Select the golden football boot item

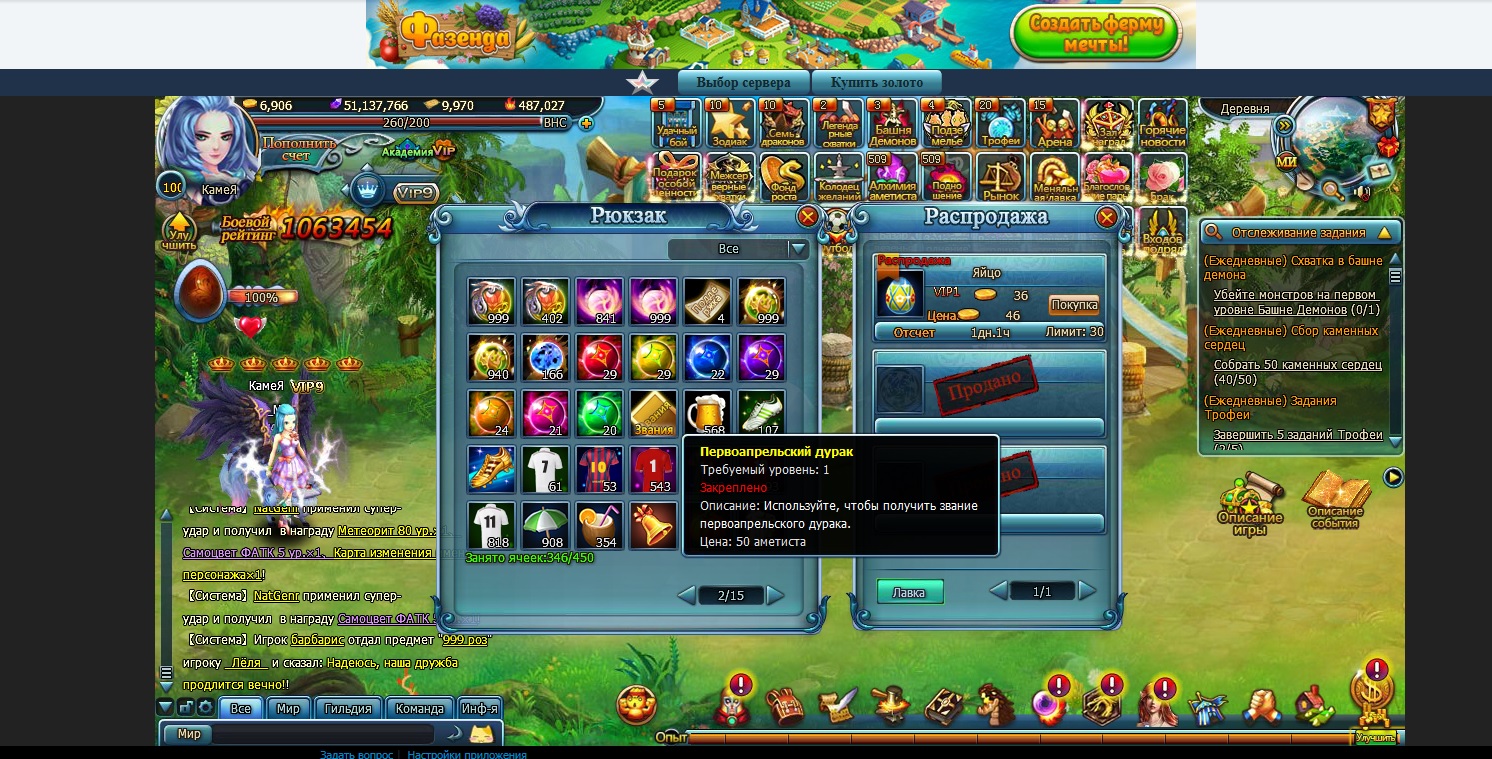(x=491, y=470)
